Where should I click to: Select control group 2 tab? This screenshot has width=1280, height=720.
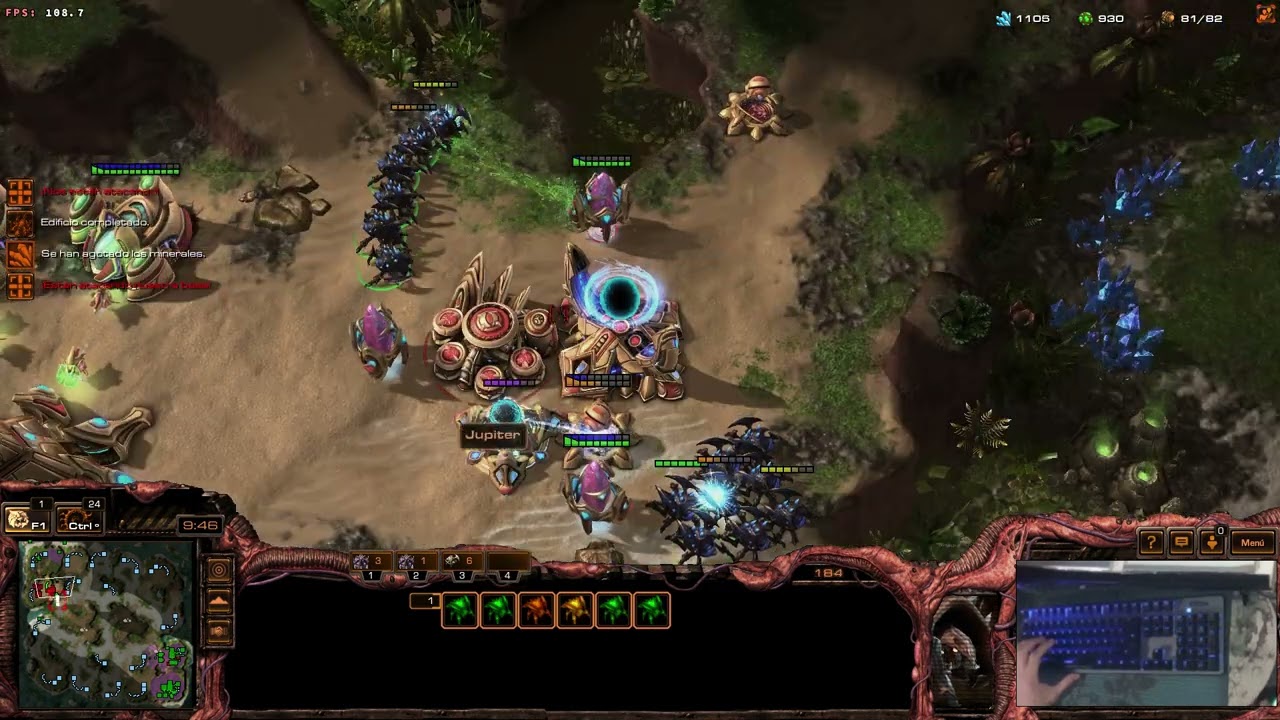pyautogui.click(x=414, y=563)
